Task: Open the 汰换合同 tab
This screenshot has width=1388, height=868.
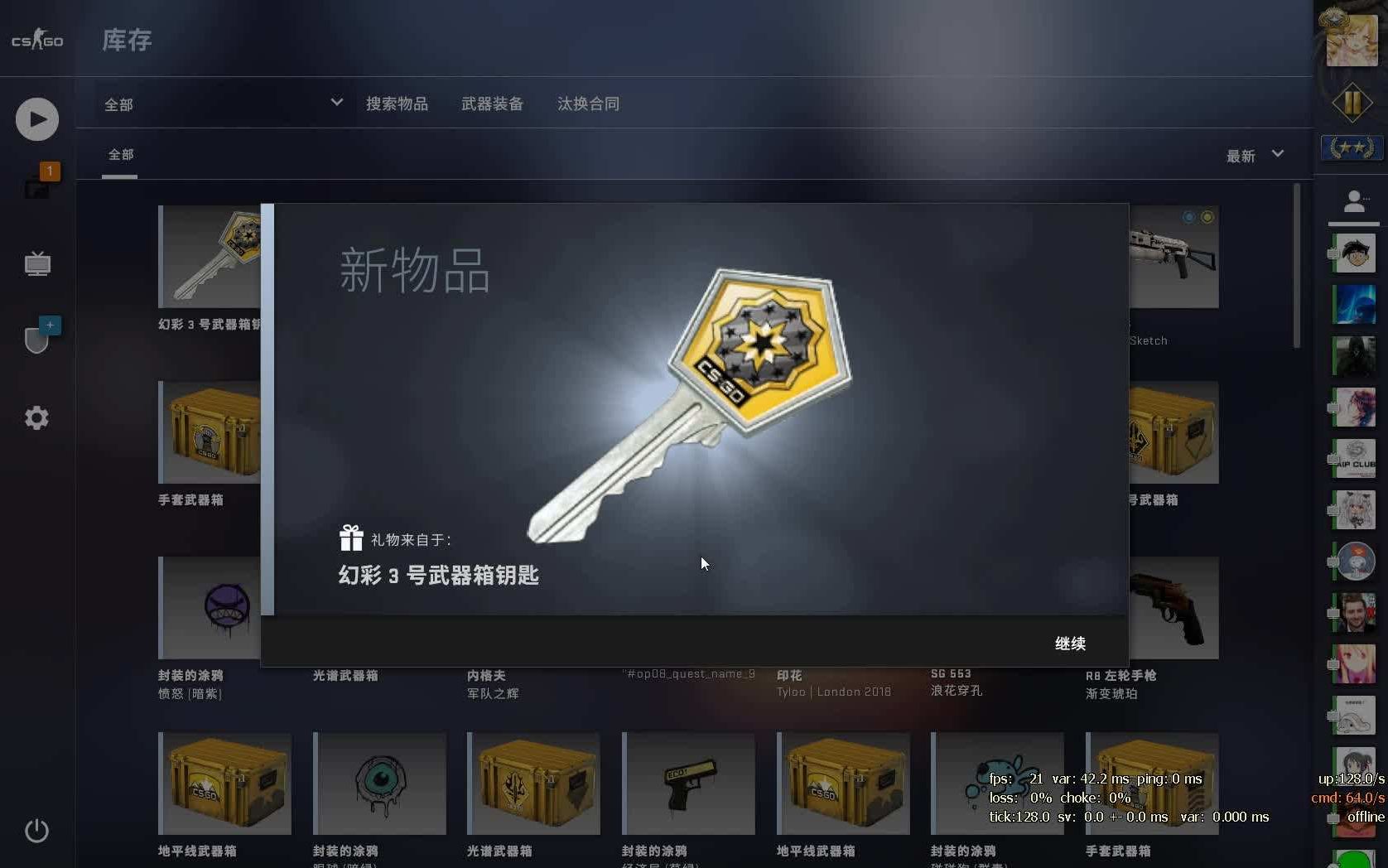Action: 588,103
